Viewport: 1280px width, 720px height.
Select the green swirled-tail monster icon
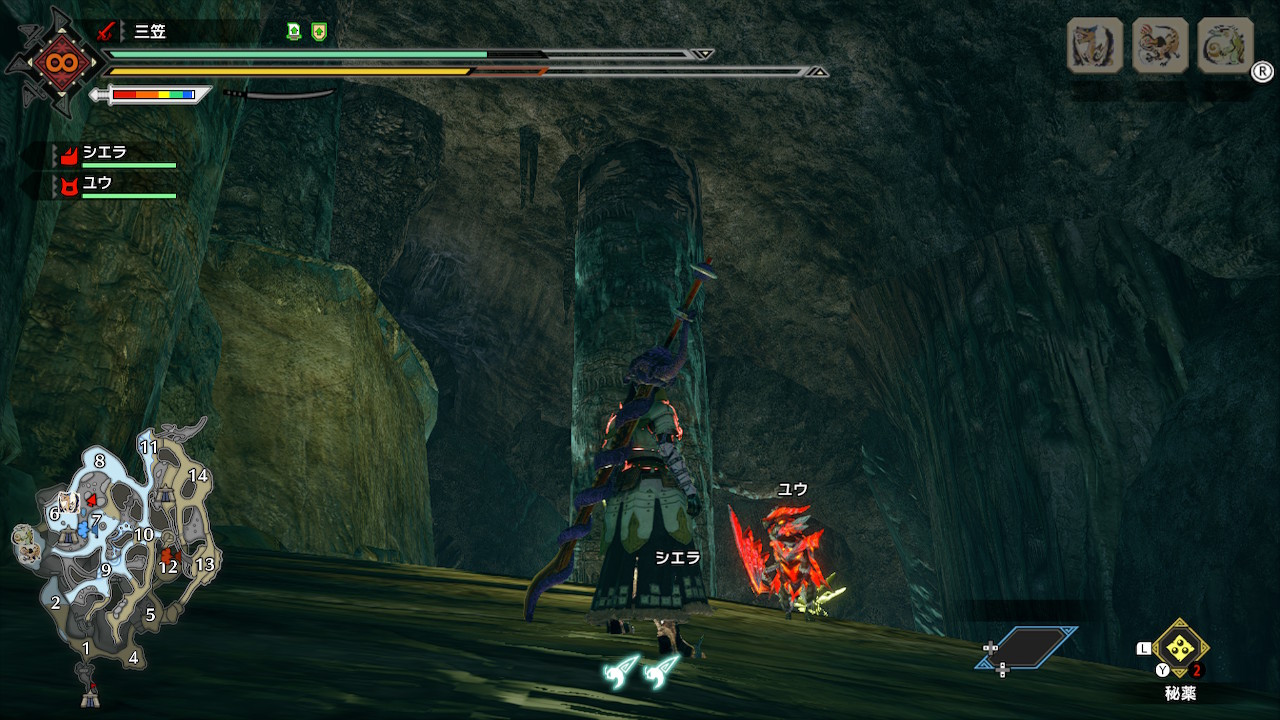pos(1225,46)
